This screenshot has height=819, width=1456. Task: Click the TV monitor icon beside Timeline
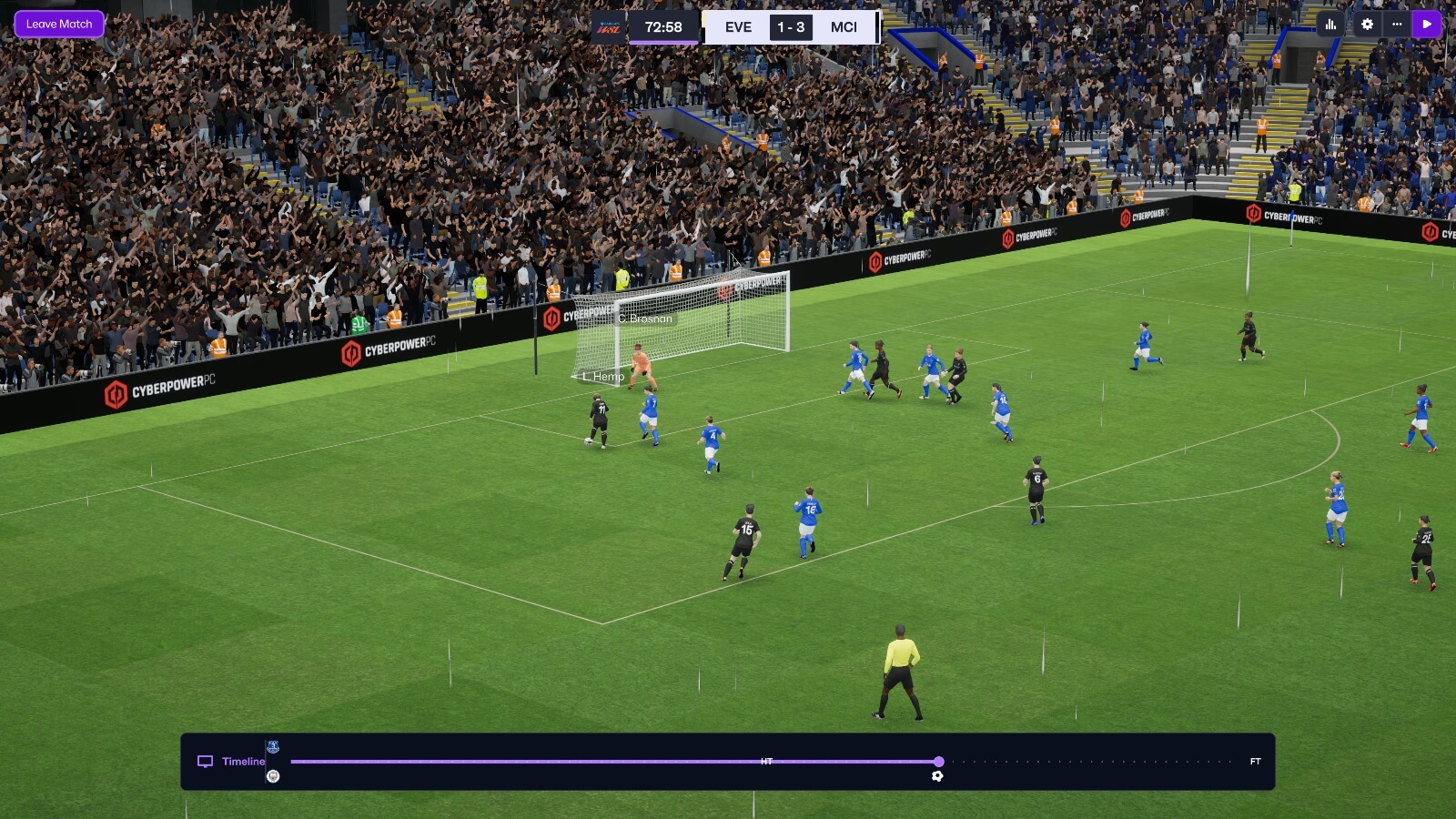click(204, 761)
